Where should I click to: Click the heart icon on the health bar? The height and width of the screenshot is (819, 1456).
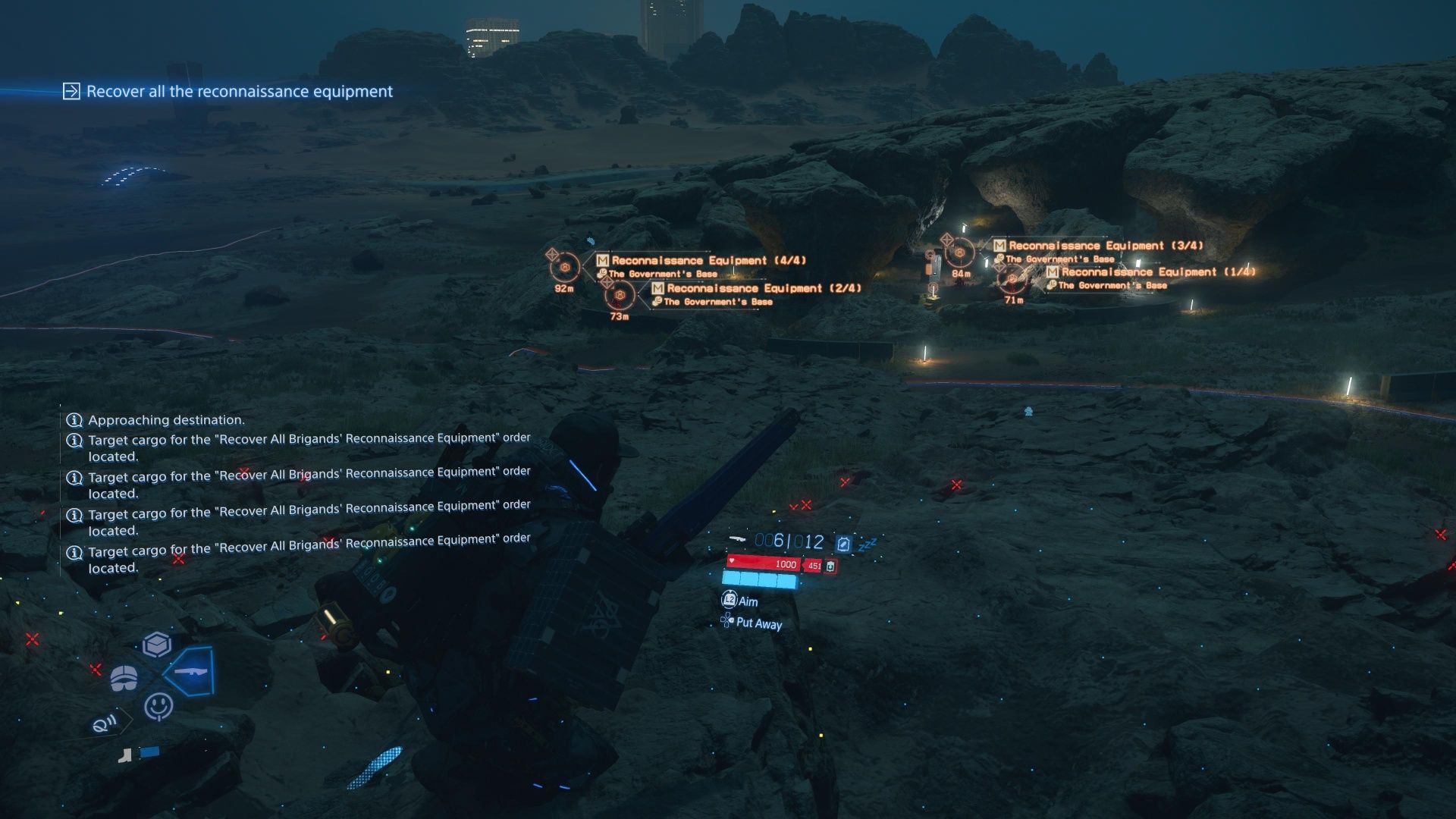pos(732,561)
